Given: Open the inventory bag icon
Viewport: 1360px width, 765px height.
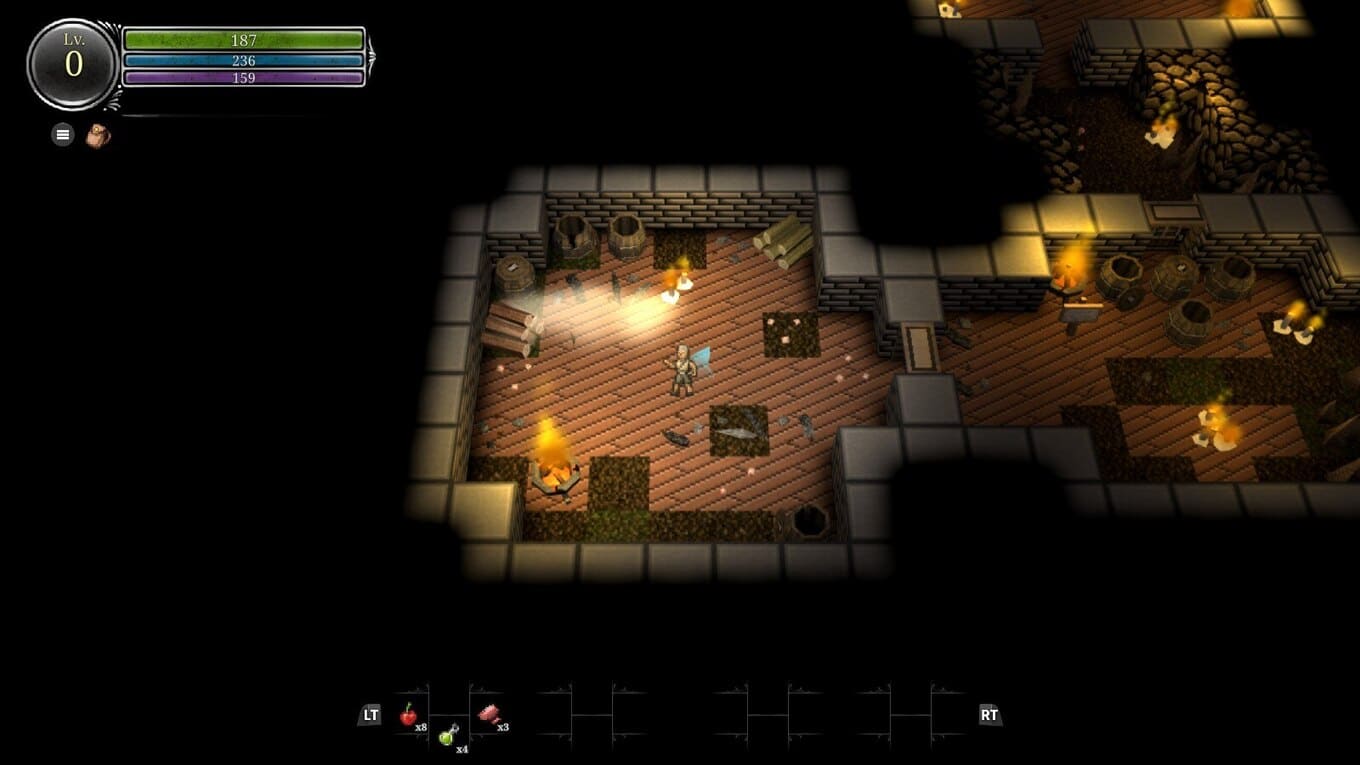Looking at the screenshot, I should point(97,135).
